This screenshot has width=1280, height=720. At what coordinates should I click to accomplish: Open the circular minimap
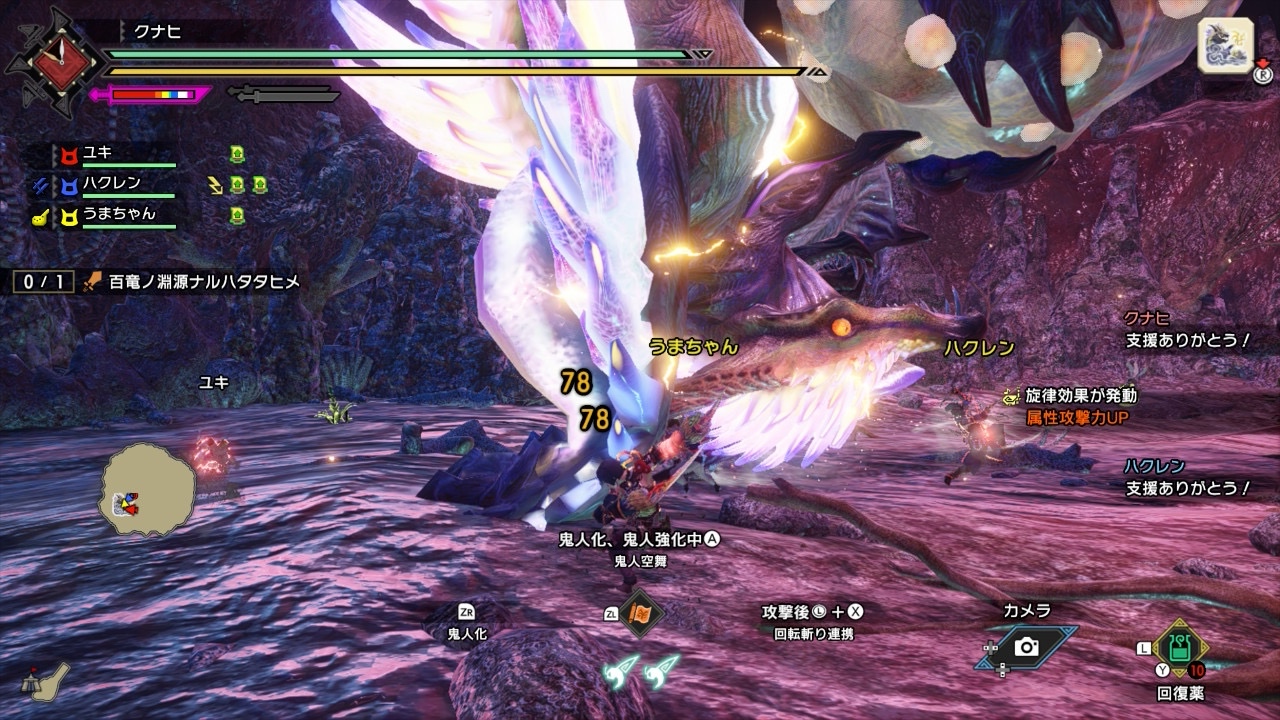146,497
